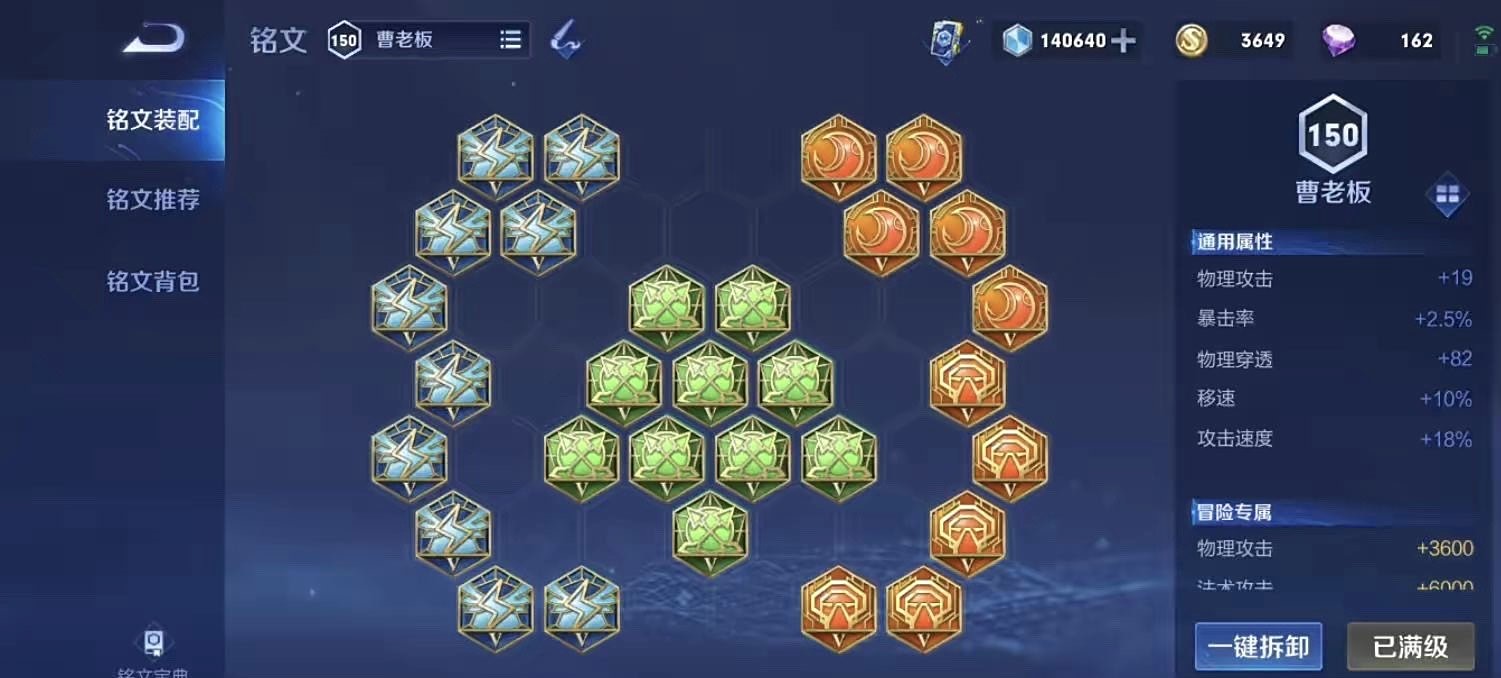The image size is (1501, 678).
Task: Click the 一键拆卸 button
Action: click(1258, 646)
